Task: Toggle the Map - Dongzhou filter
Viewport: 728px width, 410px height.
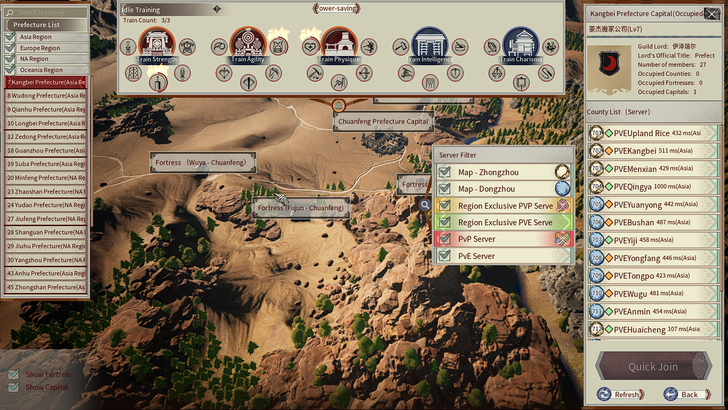Action: coord(445,188)
